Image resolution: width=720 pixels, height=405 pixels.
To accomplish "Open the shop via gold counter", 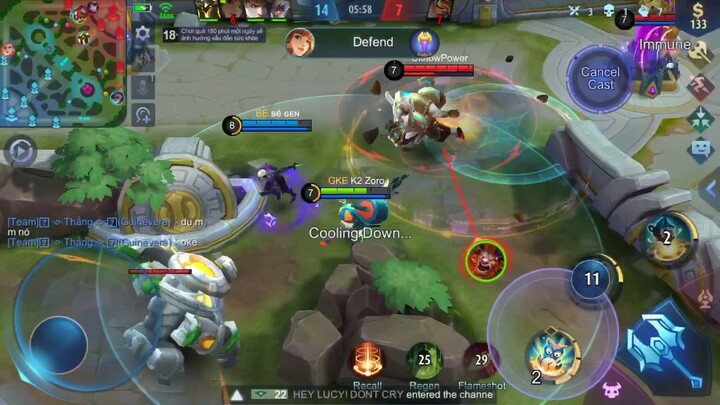I will click(x=700, y=17).
